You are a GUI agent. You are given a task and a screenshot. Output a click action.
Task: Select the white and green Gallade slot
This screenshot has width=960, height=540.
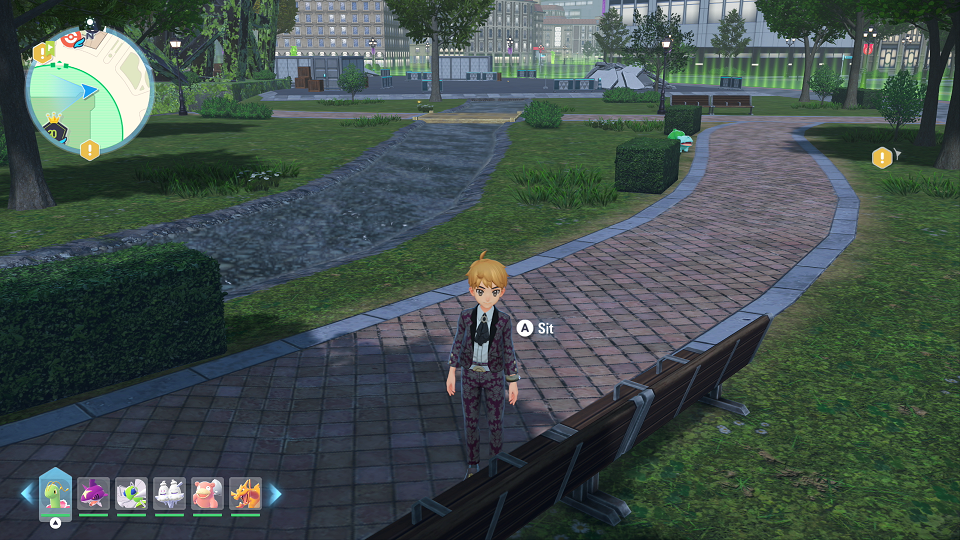coord(131,494)
